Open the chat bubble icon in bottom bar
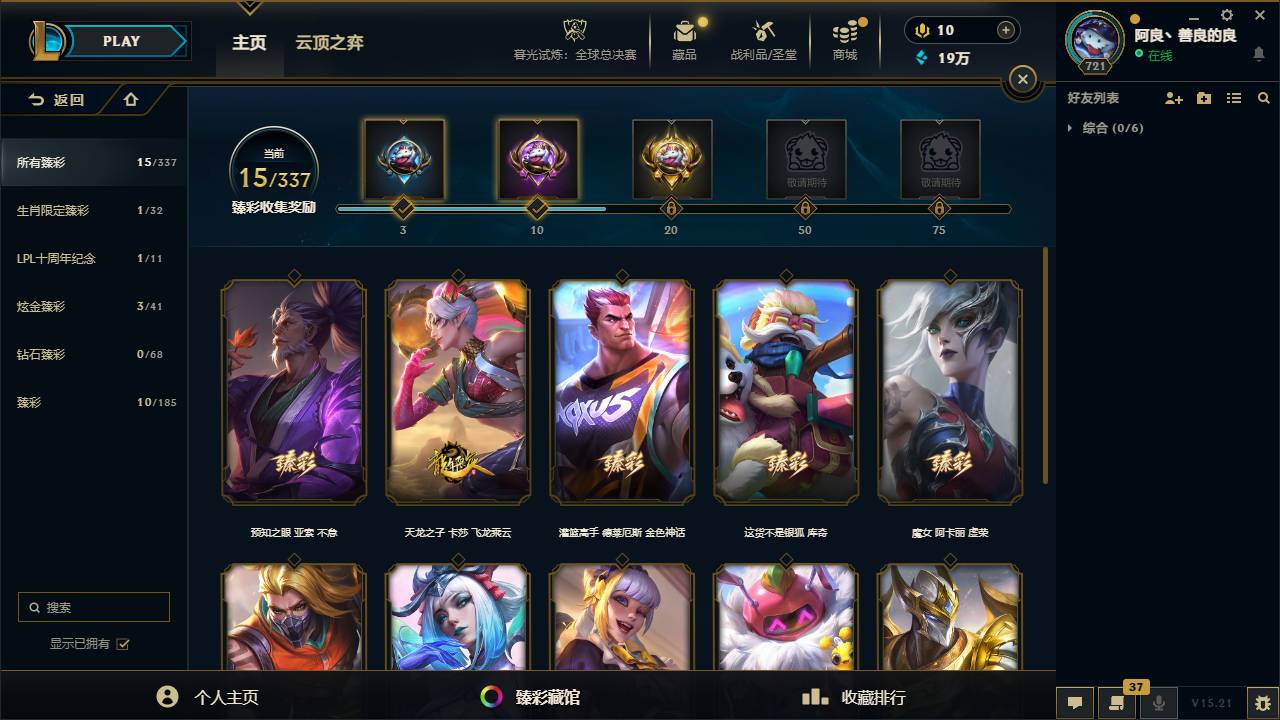1280x720 pixels. click(1075, 704)
